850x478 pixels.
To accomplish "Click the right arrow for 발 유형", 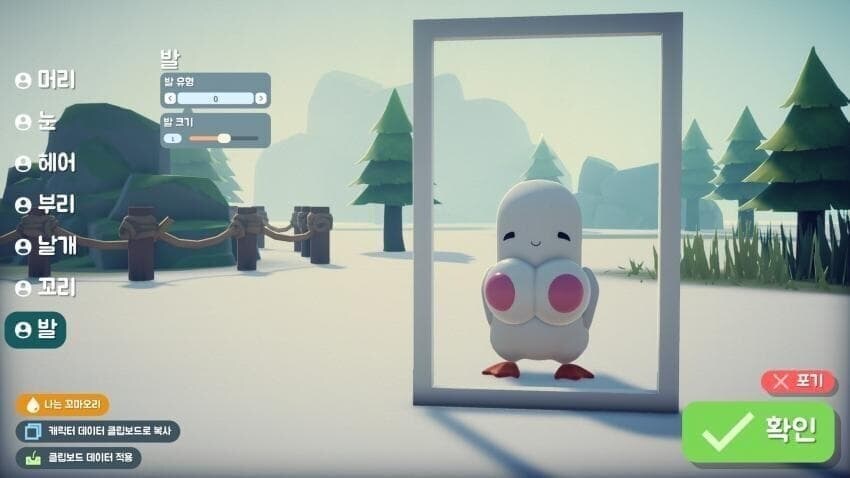I will tap(261, 99).
